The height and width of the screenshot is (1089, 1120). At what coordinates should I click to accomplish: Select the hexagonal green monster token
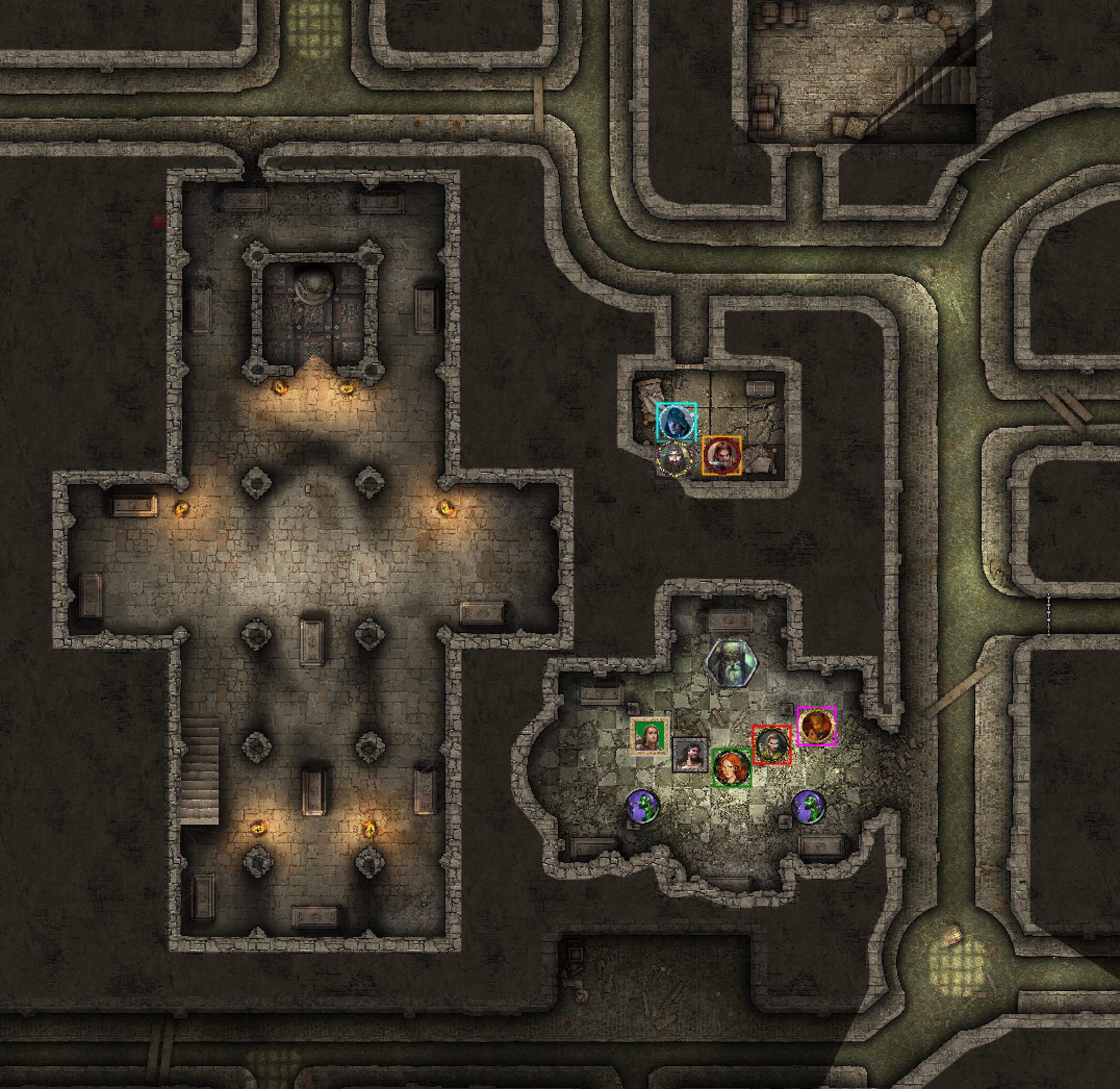732,664
